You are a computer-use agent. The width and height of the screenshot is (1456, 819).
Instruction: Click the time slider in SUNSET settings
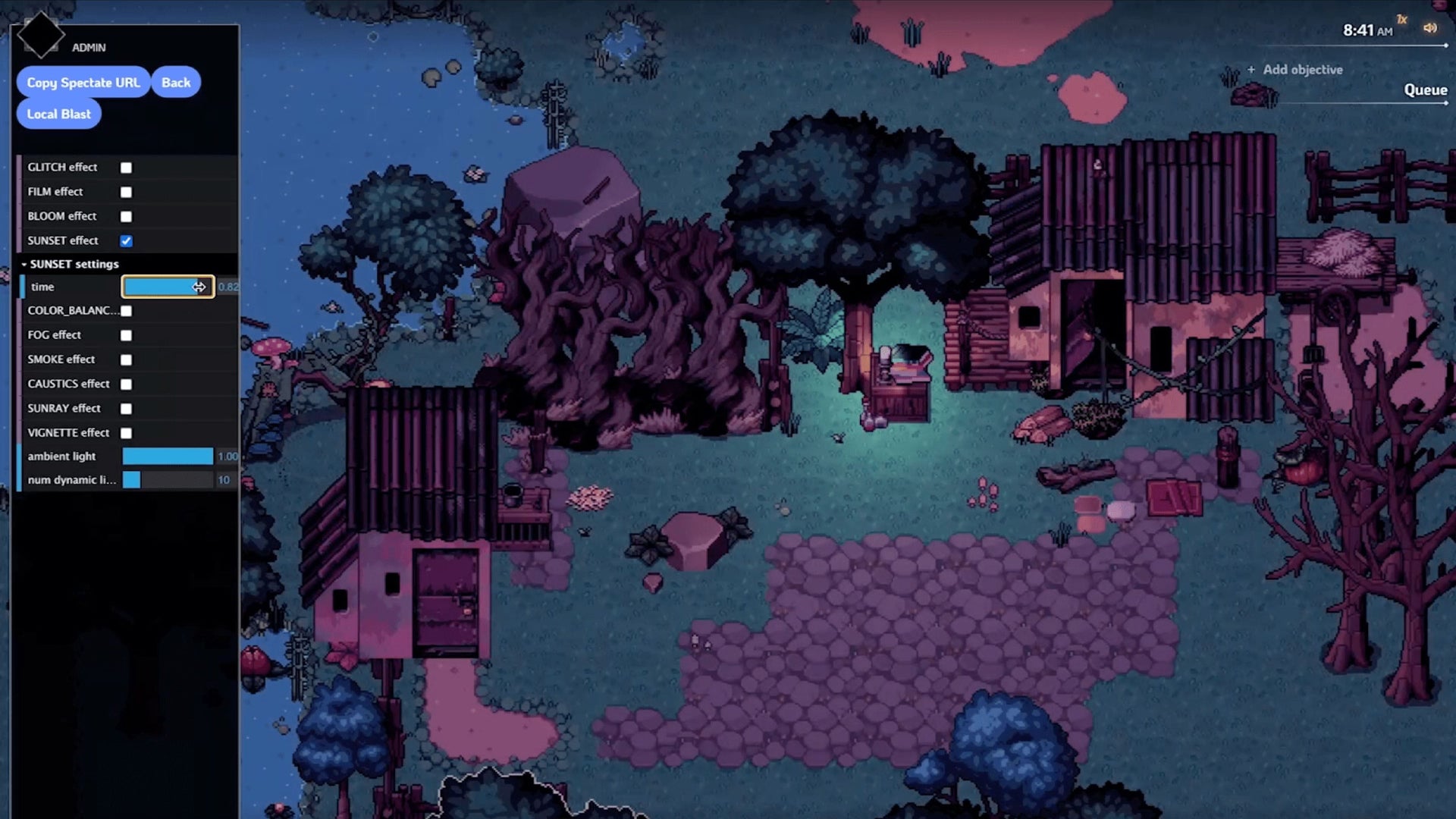click(168, 287)
